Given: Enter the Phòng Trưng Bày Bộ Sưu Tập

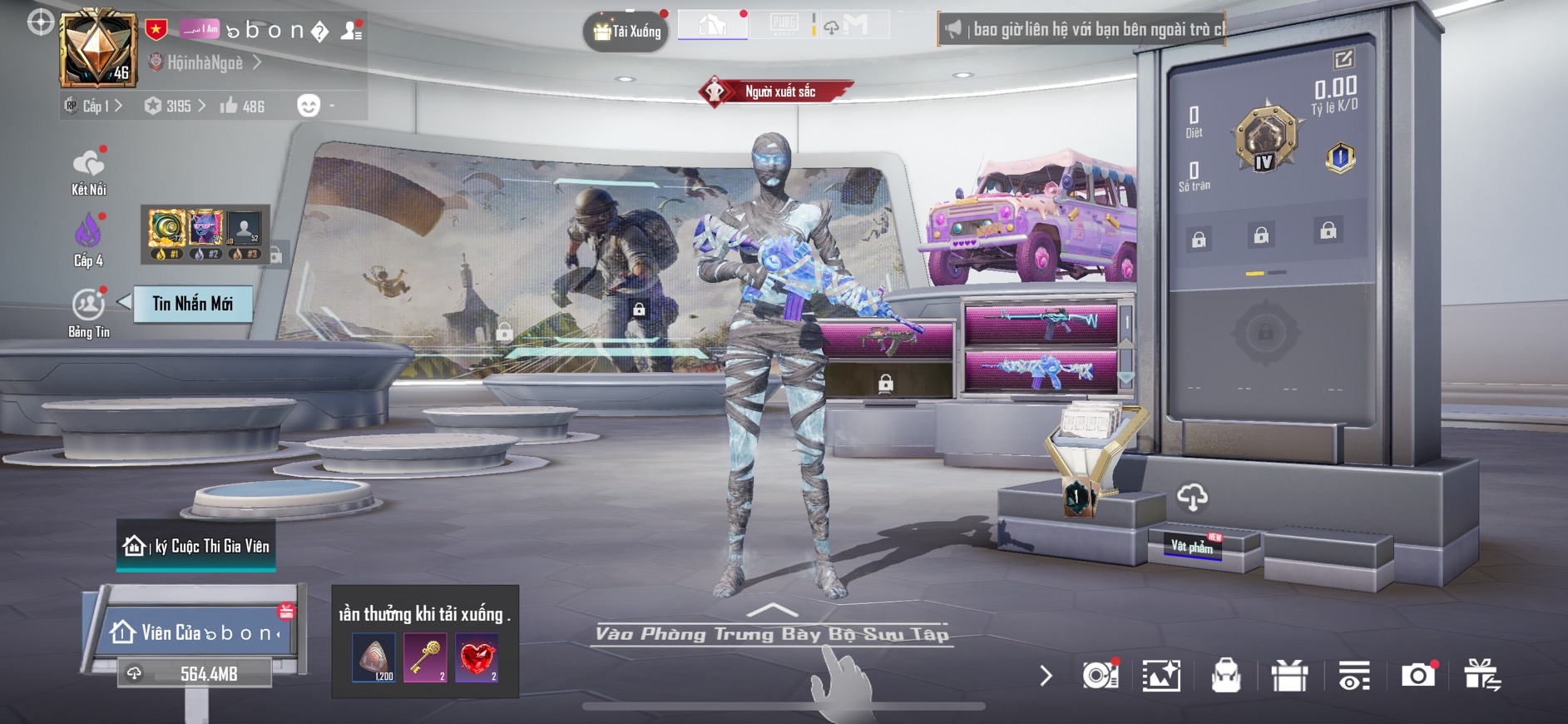Looking at the screenshot, I should pyautogui.click(x=772, y=632).
